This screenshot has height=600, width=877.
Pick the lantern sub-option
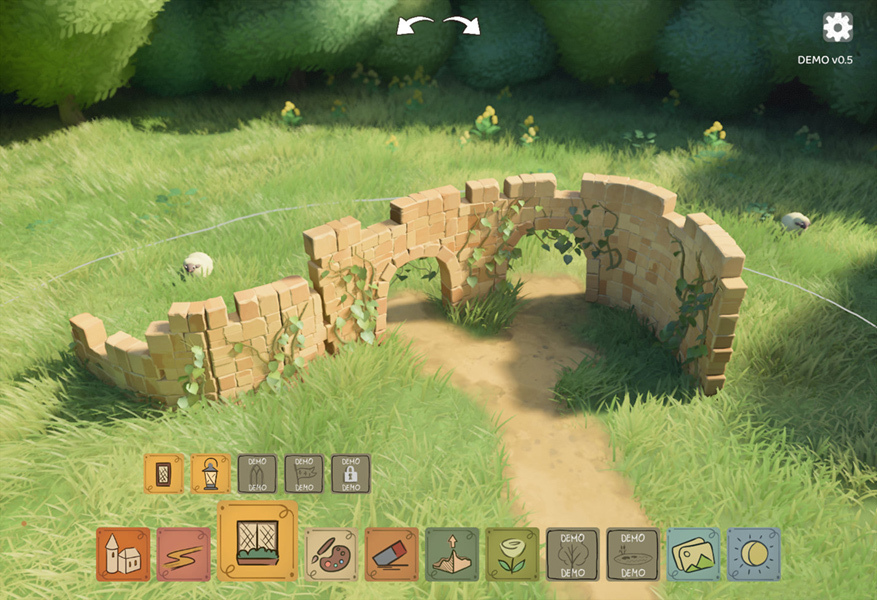[x=210, y=474]
